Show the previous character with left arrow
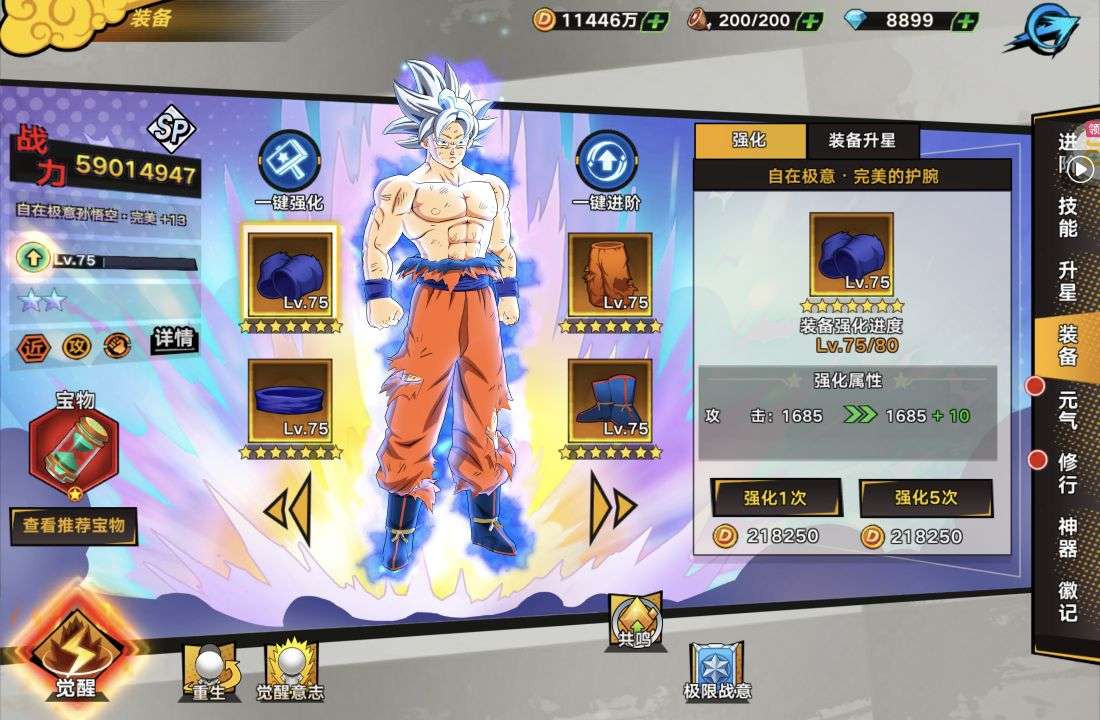 pos(286,507)
